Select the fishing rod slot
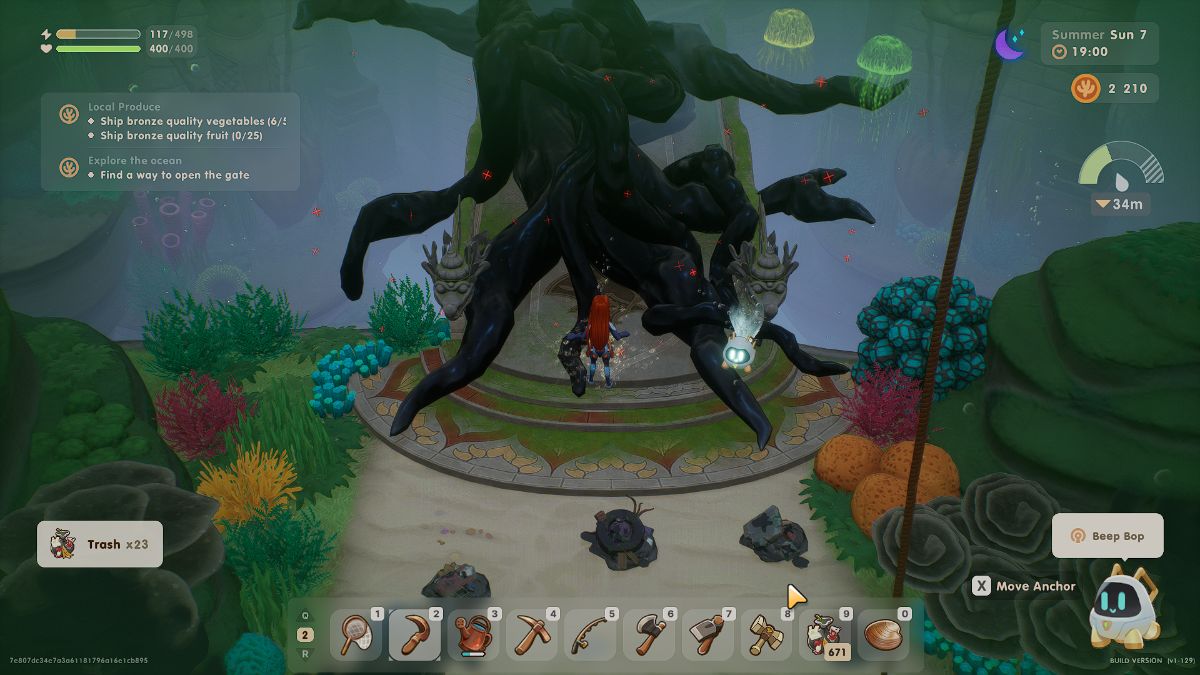 point(591,635)
